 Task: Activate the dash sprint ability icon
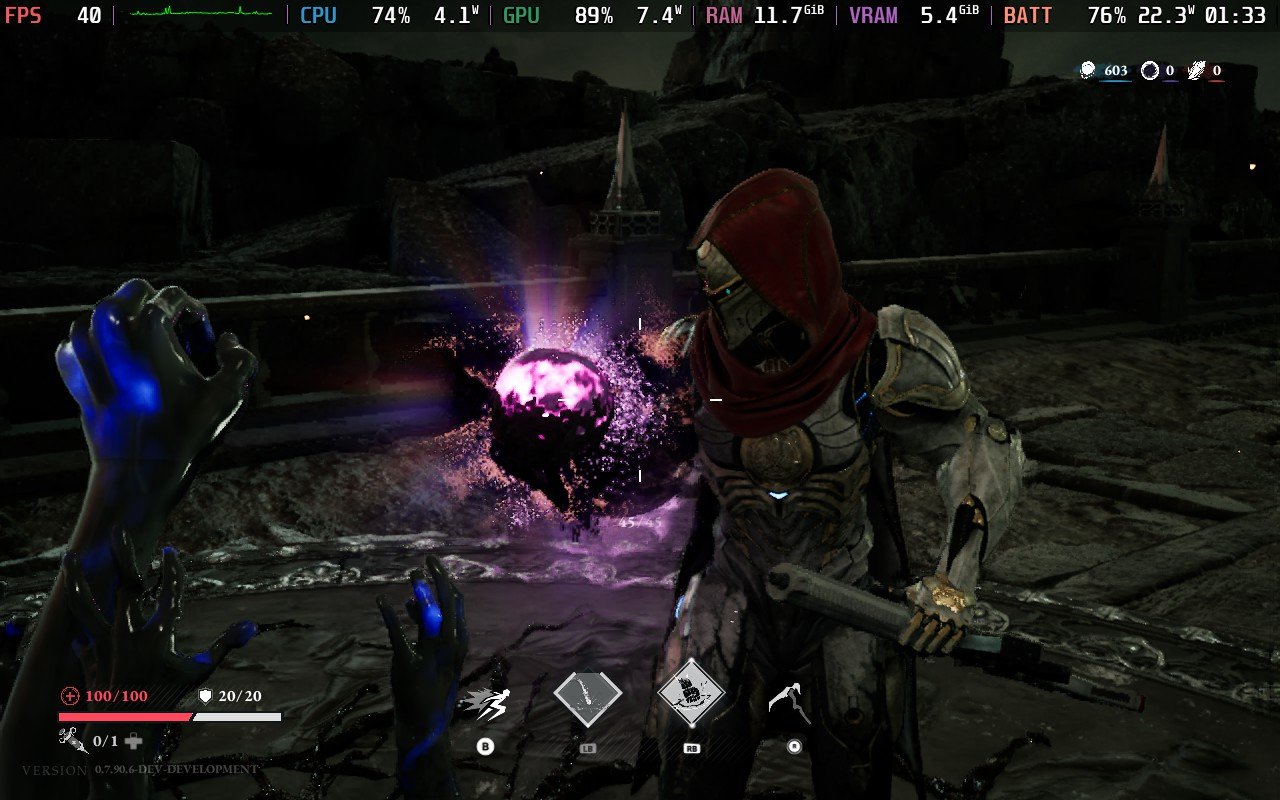(x=484, y=703)
